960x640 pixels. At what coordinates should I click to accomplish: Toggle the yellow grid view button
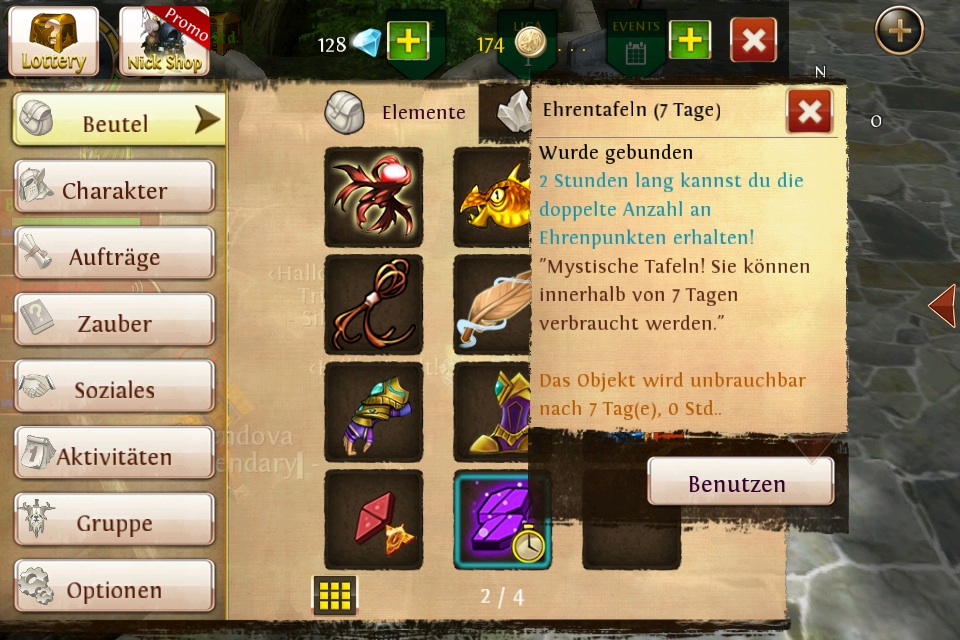(x=334, y=595)
